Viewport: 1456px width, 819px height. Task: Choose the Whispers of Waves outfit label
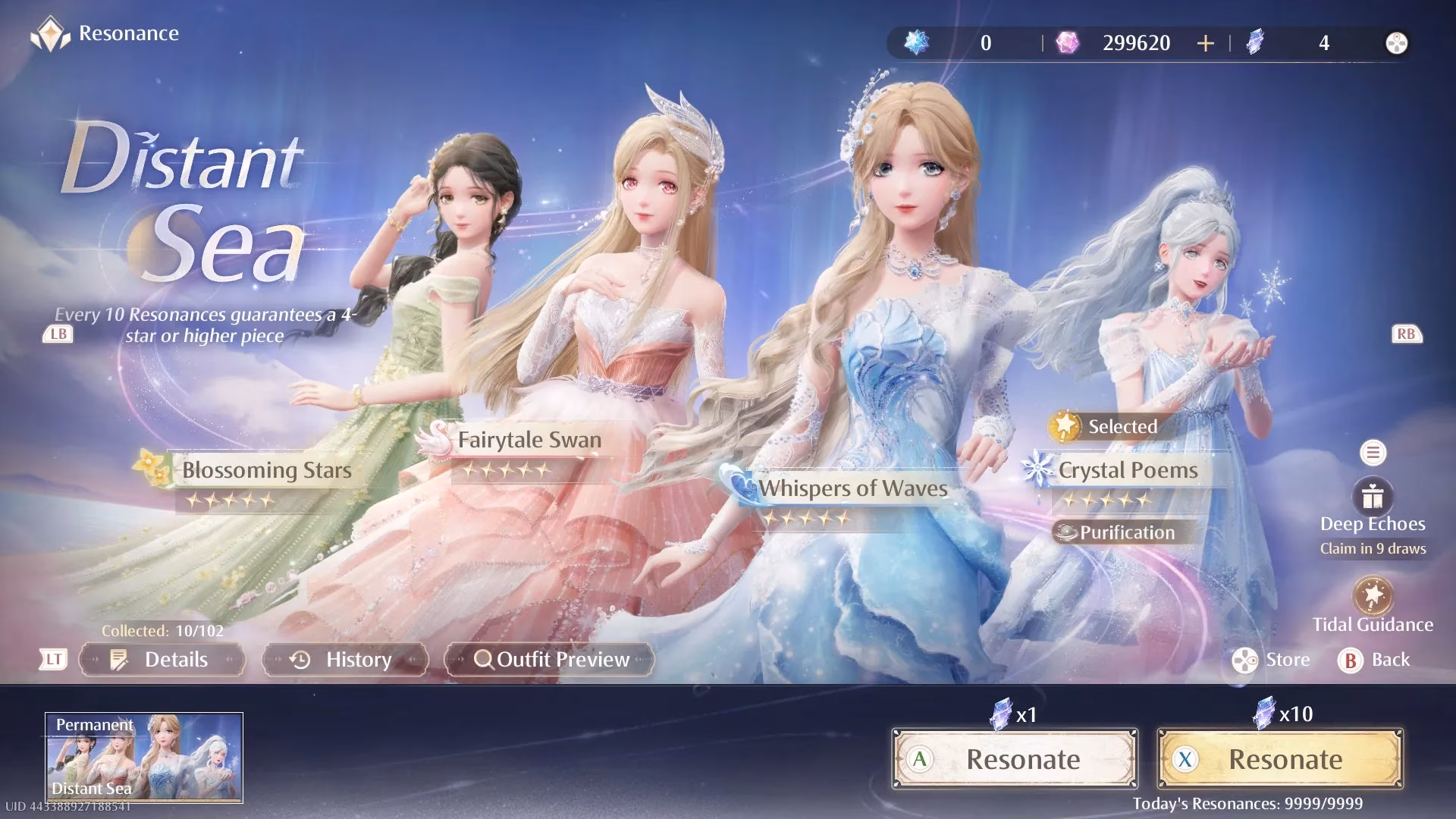[x=852, y=489]
